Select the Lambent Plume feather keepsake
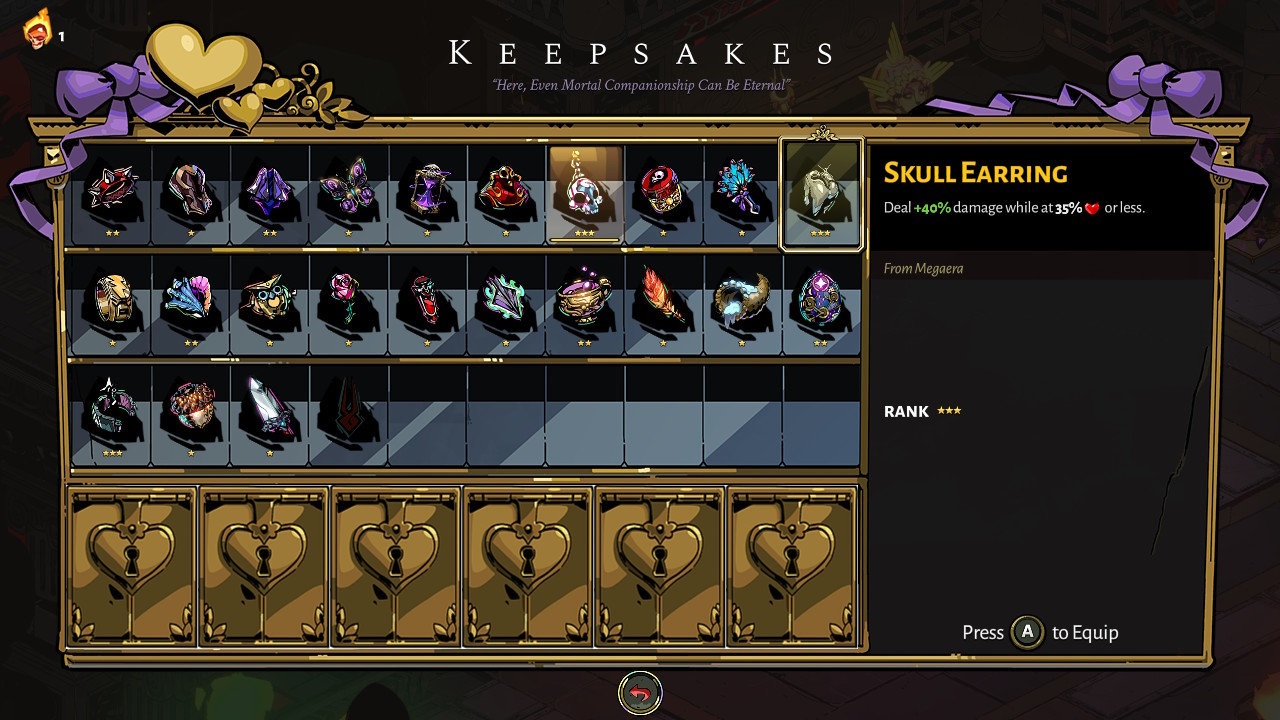1280x720 pixels. point(665,305)
